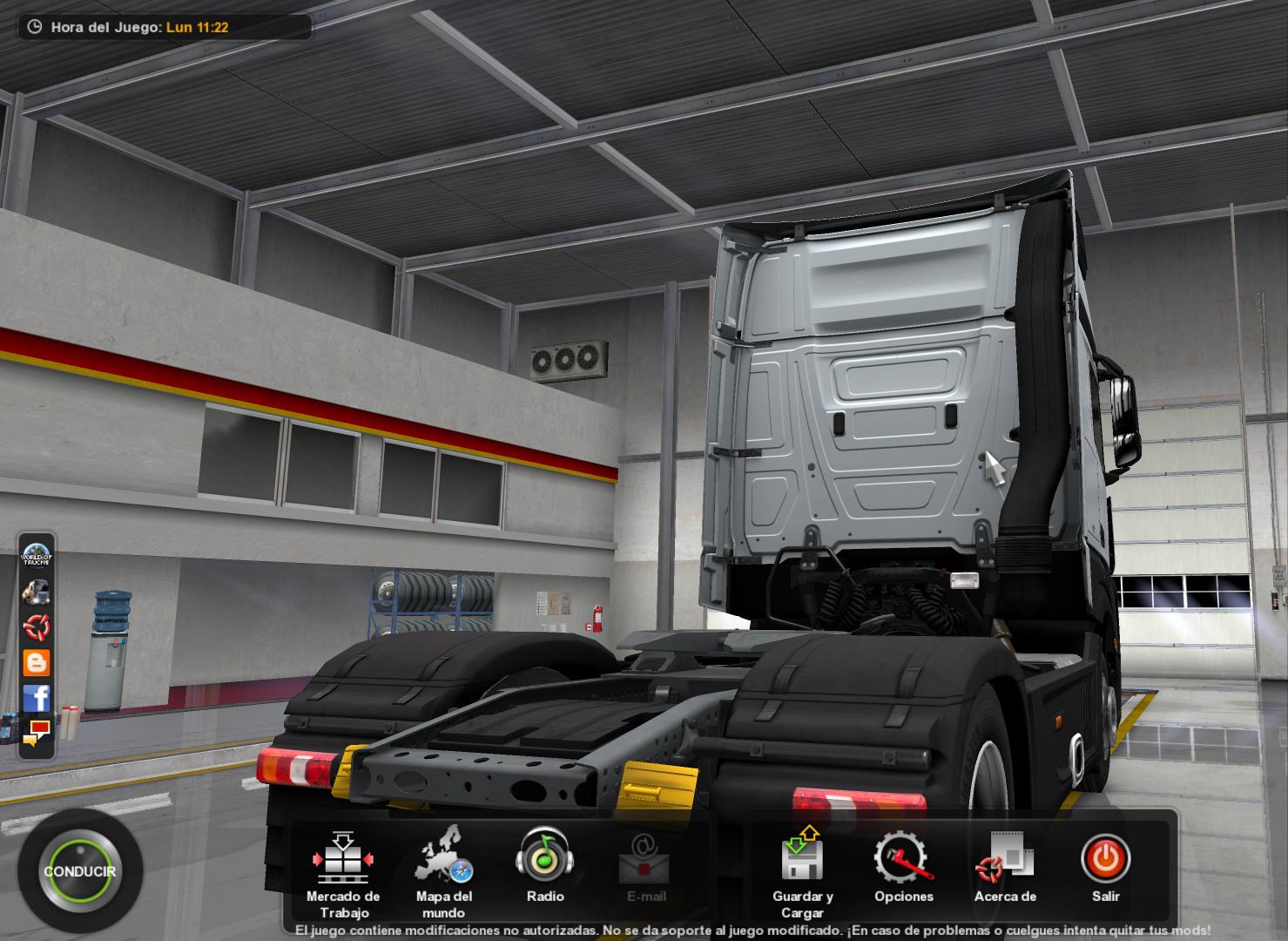Click the truck icon in sidebar
Screen dimensions: 1288x941
37,592
